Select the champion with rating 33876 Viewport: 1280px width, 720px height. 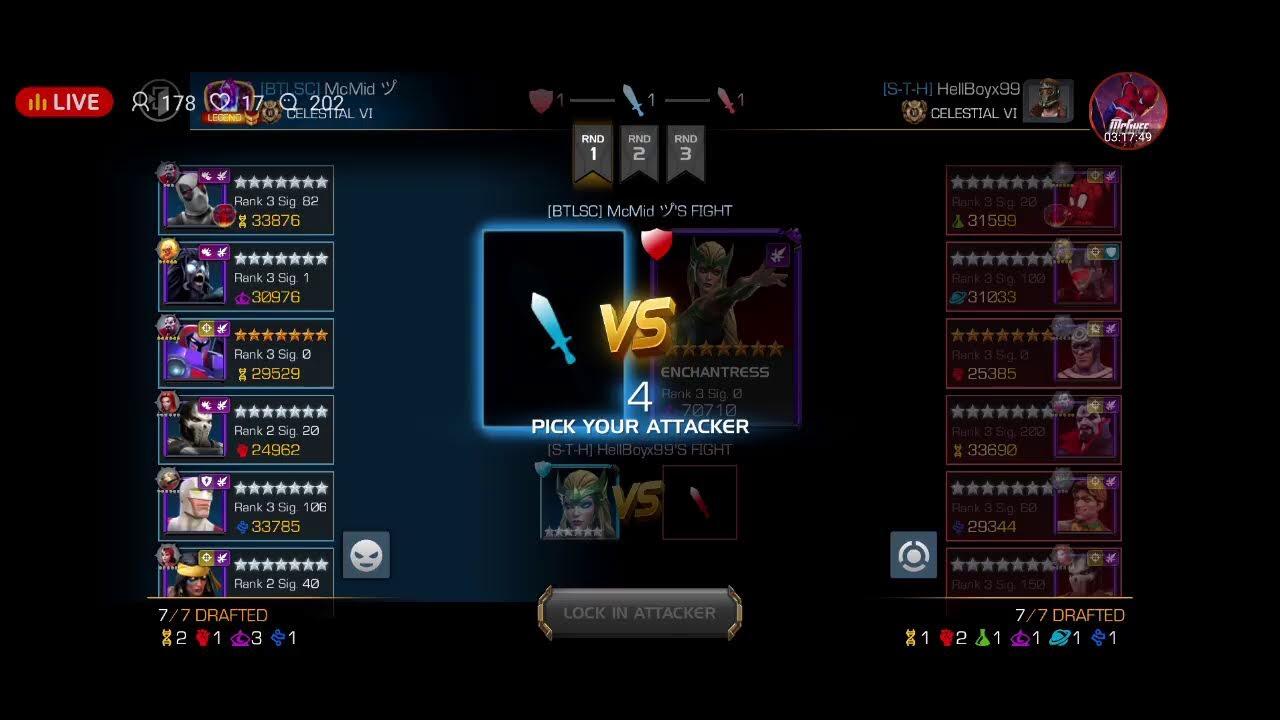246,201
